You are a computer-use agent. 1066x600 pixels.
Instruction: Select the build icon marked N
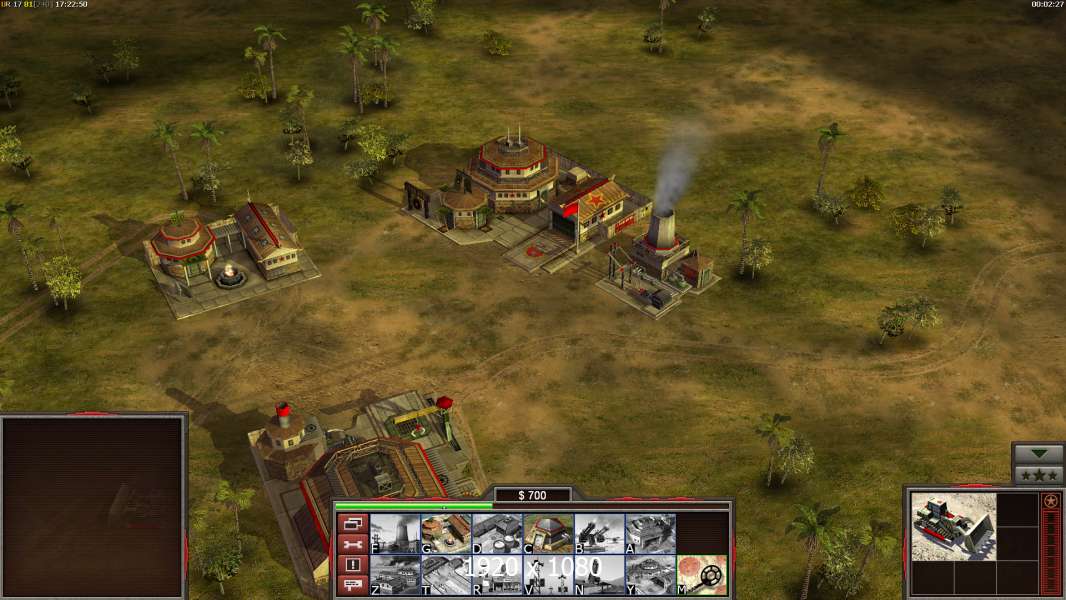(599, 575)
